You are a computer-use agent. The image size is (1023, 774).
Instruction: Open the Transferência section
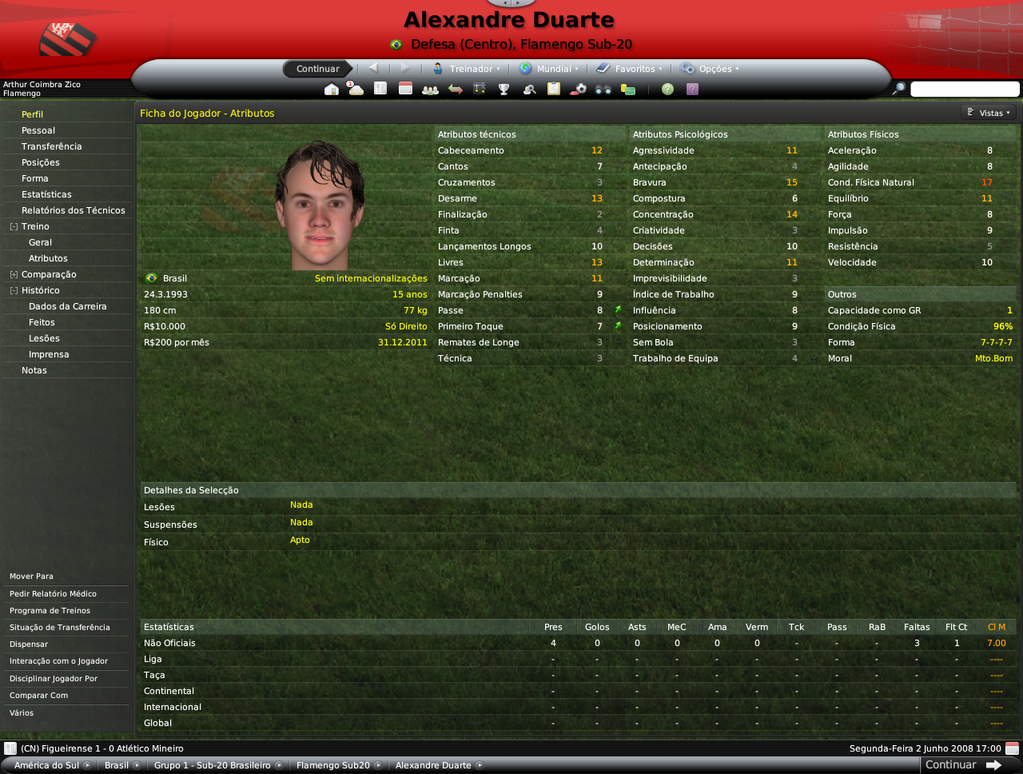coord(52,147)
